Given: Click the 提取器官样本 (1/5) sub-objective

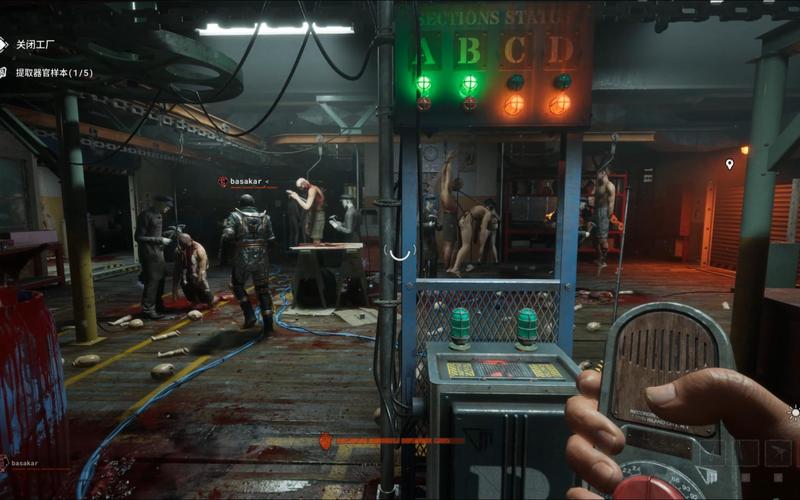Looking at the screenshot, I should coord(53,72).
